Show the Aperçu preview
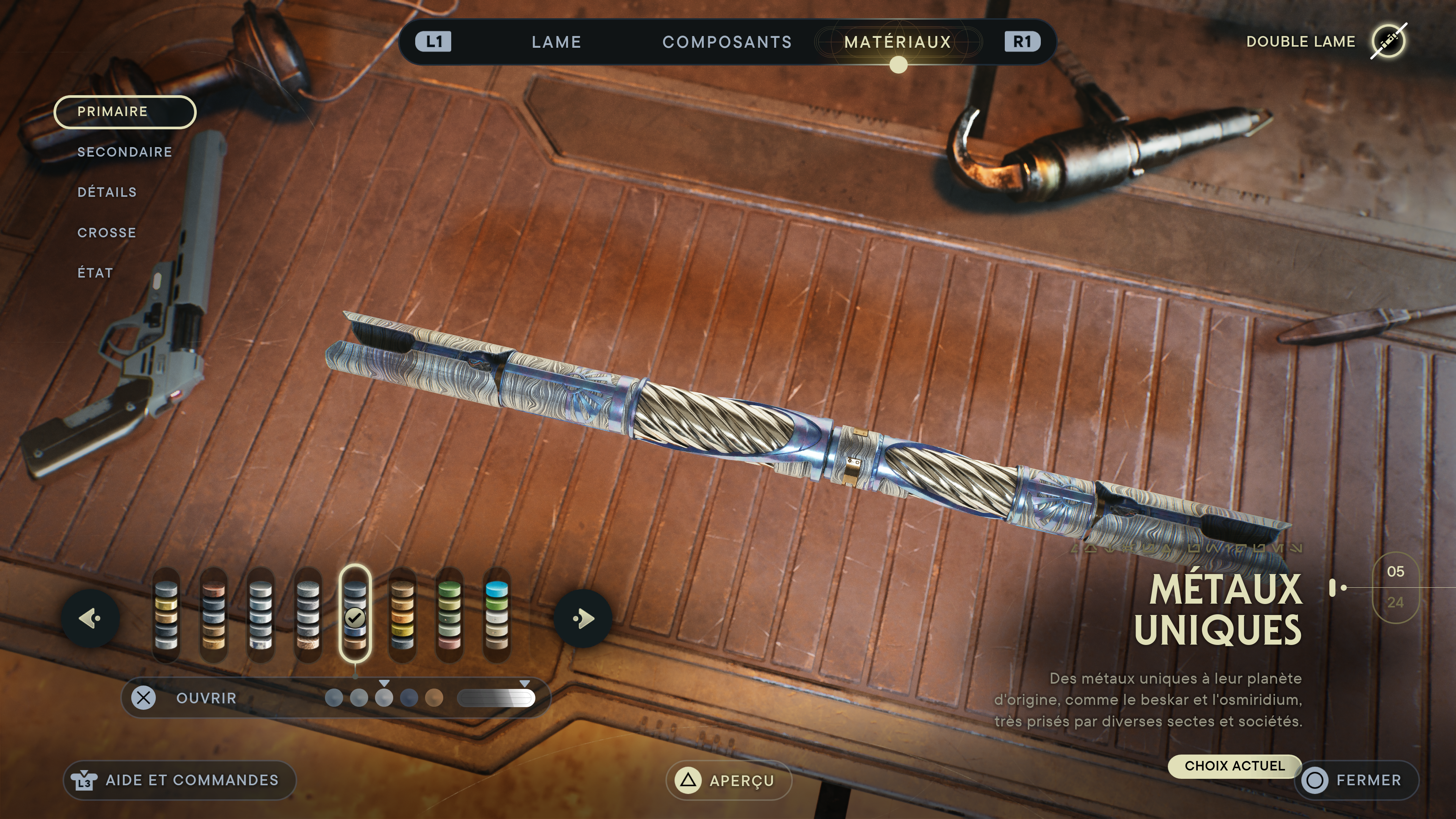 pyautogui.click(x=728, y=781)
